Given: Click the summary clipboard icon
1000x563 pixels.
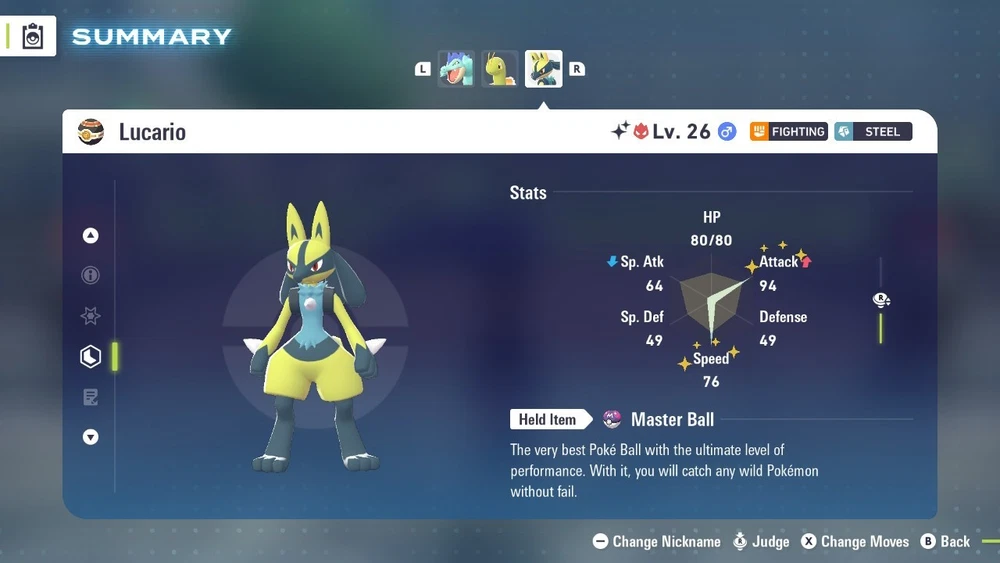Looking at the screenshot, I should click(x=33, y=37).
